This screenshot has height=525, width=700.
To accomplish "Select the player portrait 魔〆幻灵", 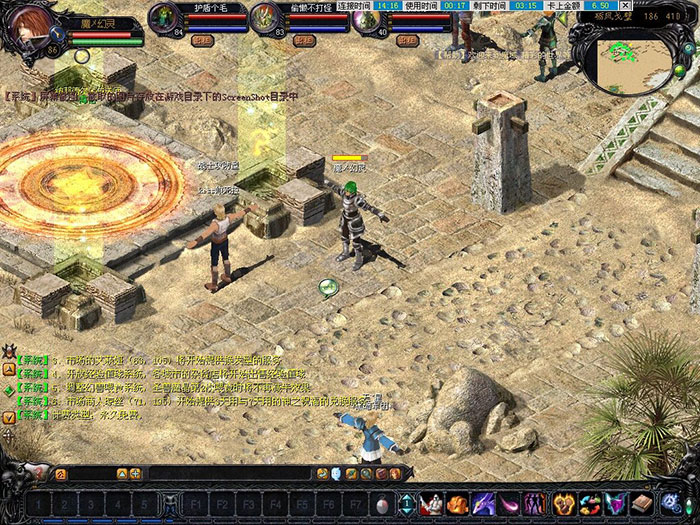I will (x=30, y=28).
